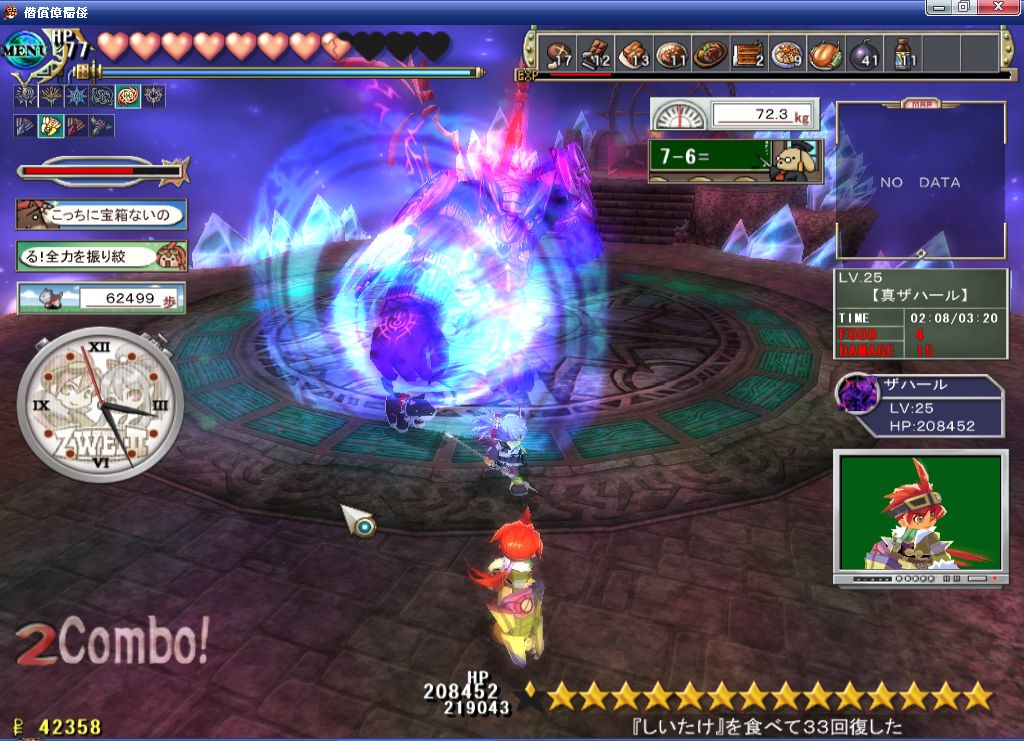The height and width of the screenshot is (741, 1024).
Task: Open the round MENU button
Action: pos(24,50)
